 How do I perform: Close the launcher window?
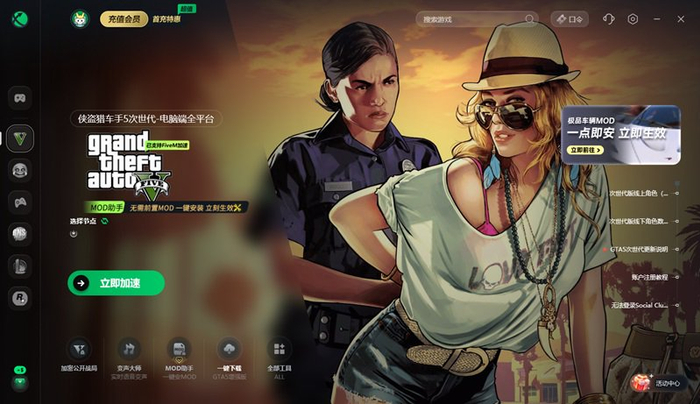(x=683, y=19)
